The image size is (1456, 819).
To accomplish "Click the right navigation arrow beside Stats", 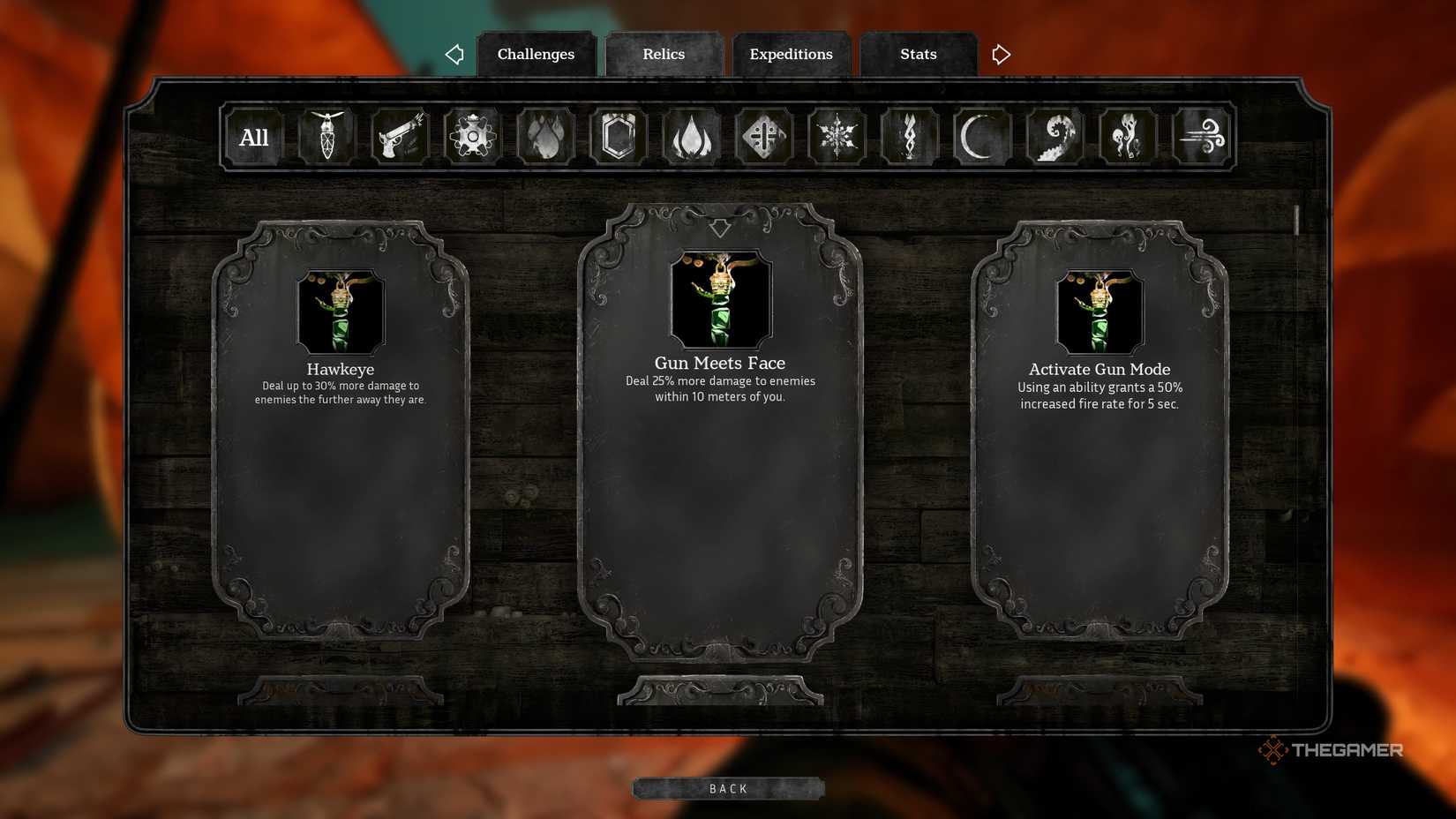I will pyautogui.click(x=1001, y=54).
